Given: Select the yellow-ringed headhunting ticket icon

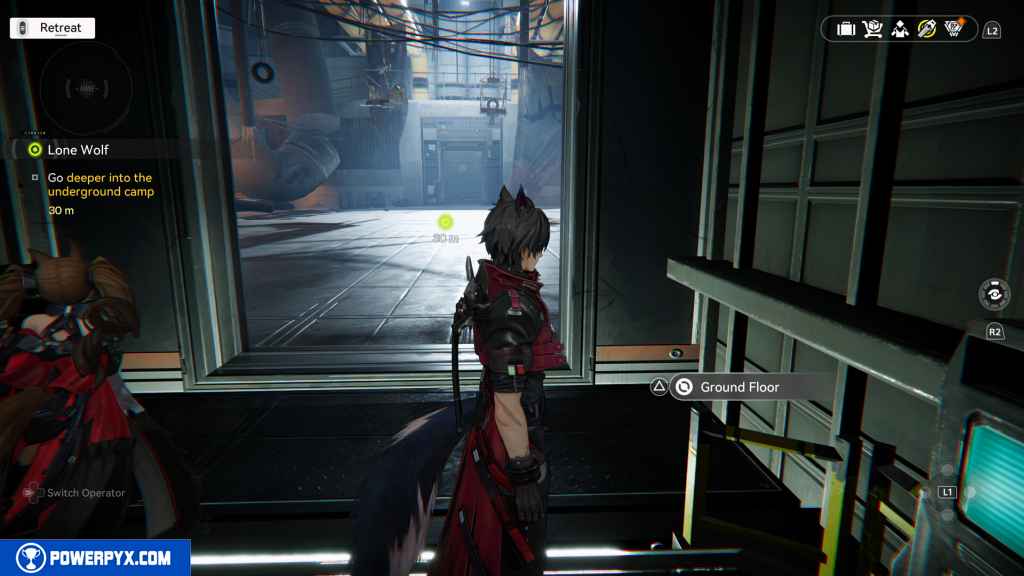Looking at the screenshot, I should click(x=927, y=29).
